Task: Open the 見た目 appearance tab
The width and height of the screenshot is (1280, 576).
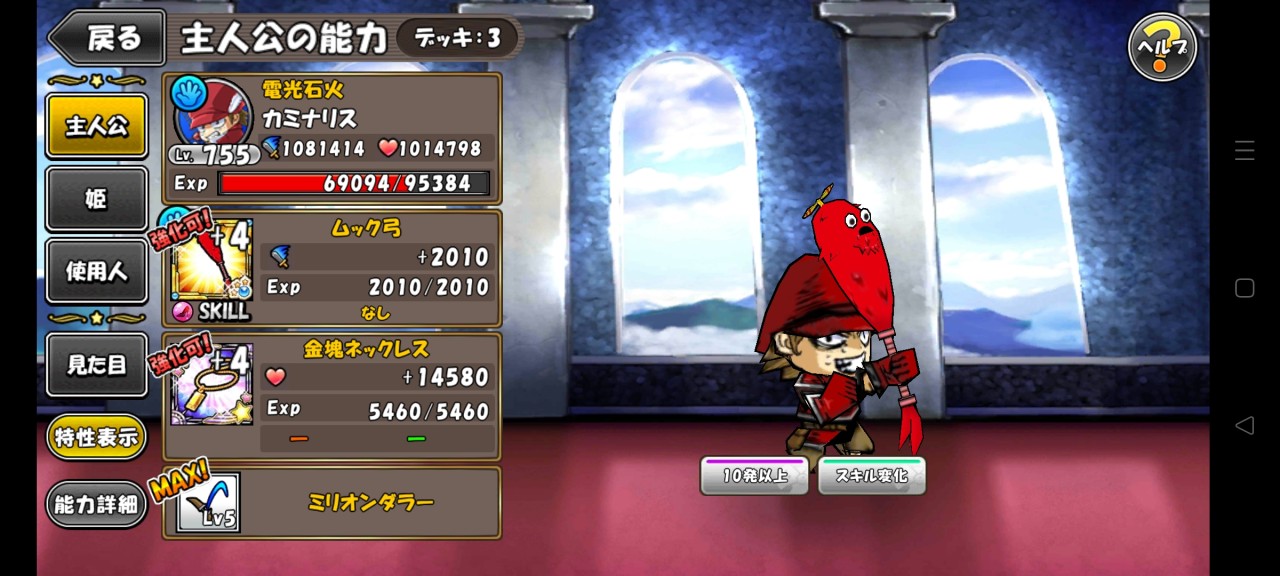Action: point(97,365)
